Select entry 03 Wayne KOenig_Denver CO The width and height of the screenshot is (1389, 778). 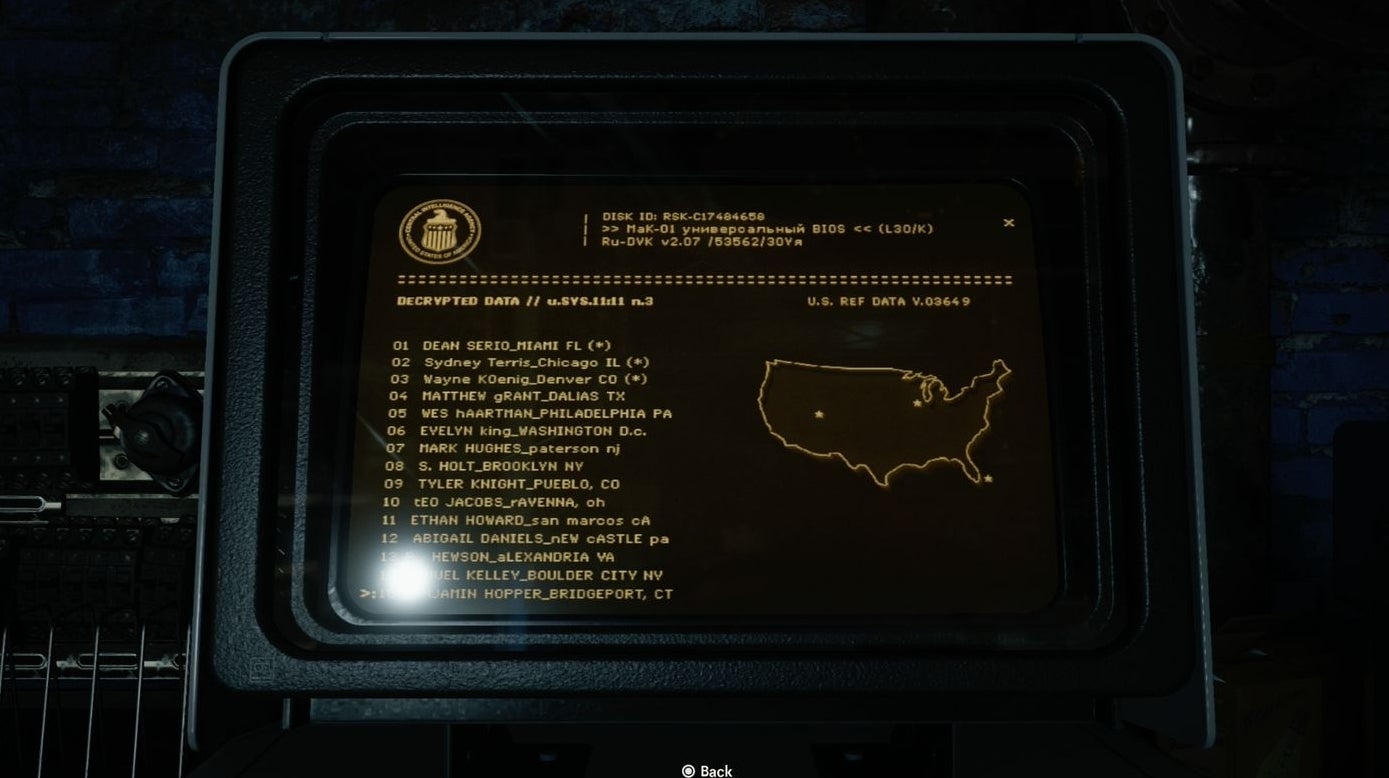click(x=502, y=380)
